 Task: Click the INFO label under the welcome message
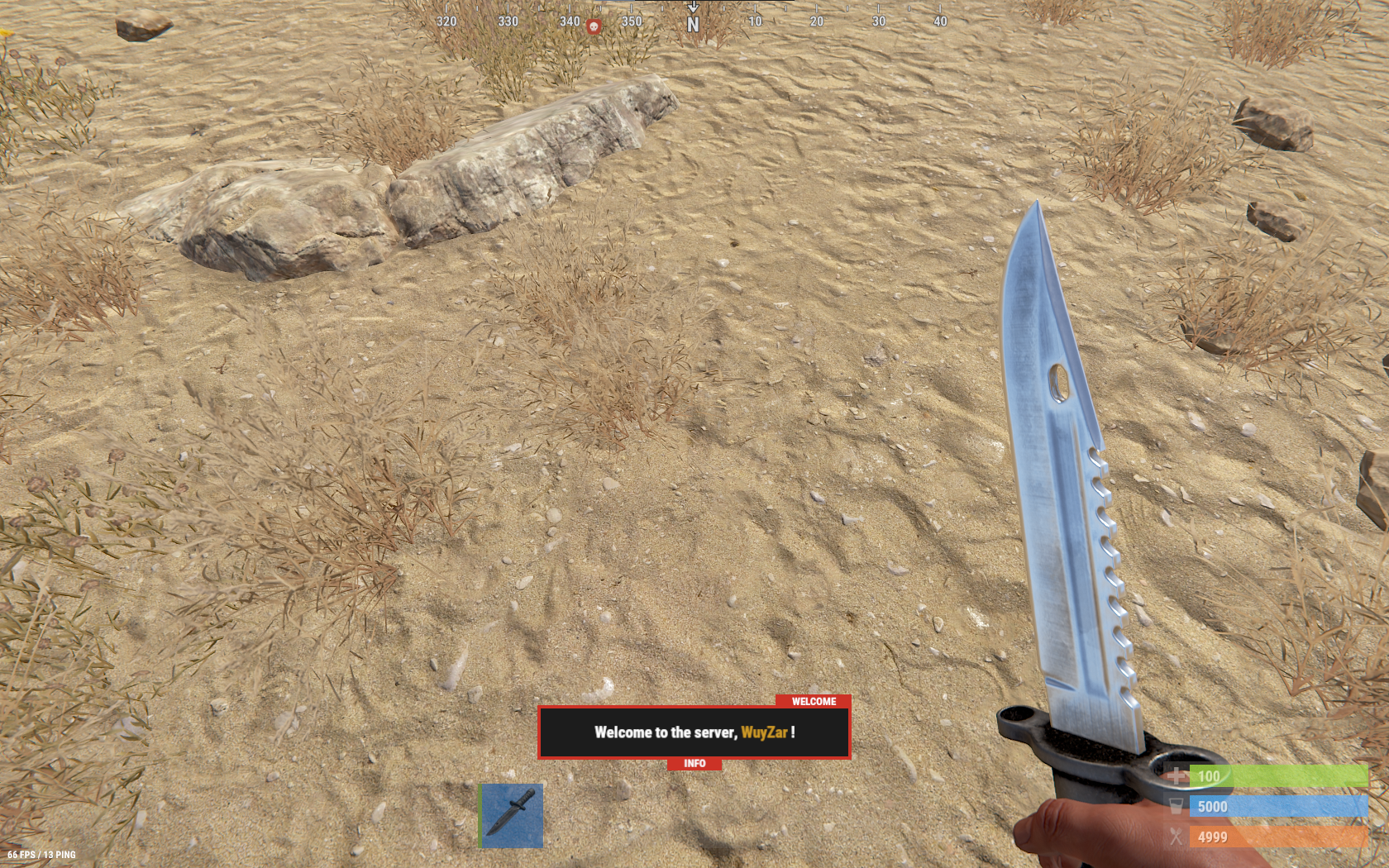coord(694,764)
